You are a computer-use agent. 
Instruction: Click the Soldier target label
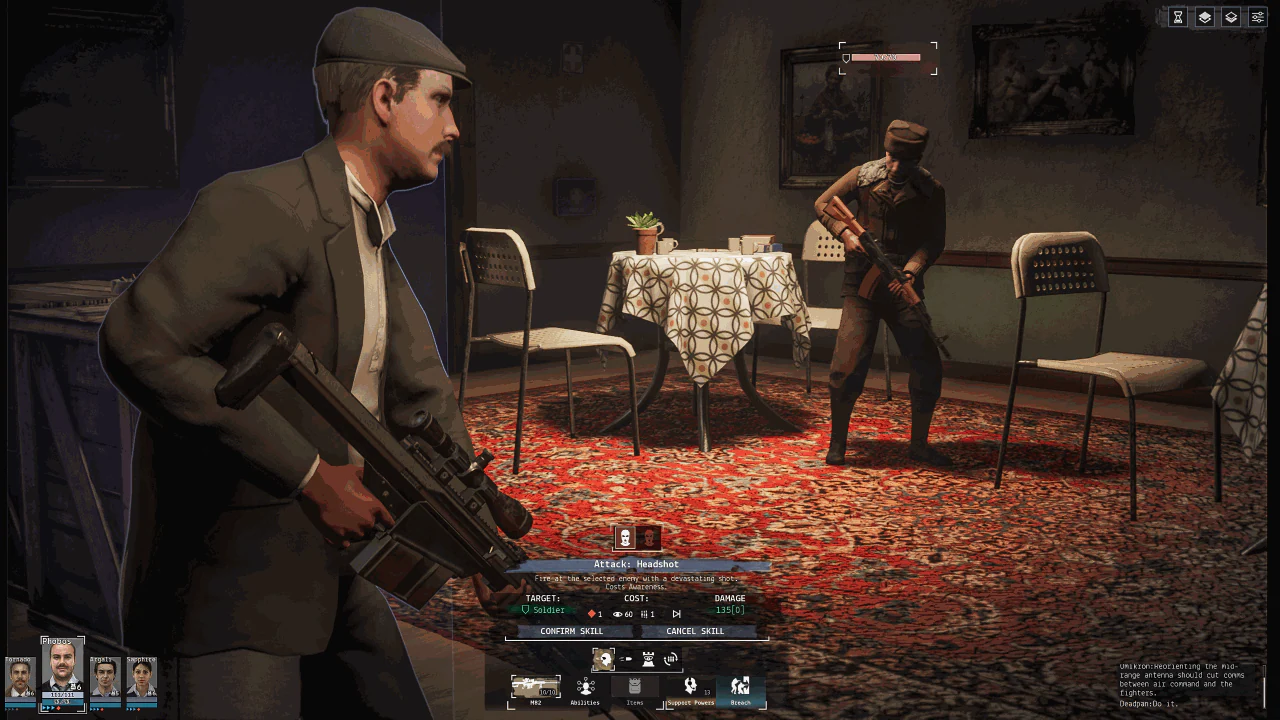(x=547, y=610)
